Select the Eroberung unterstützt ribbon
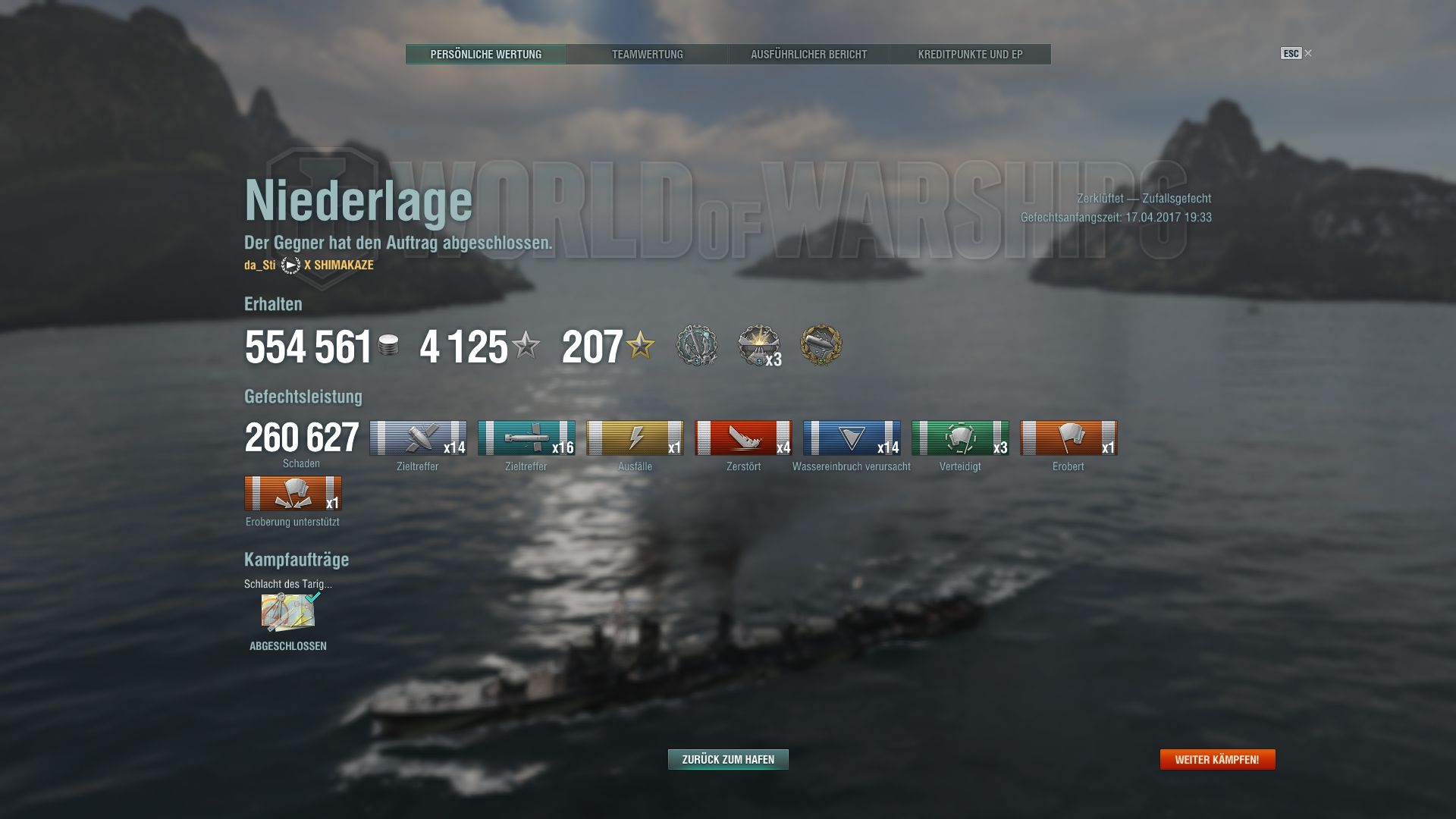 click(x=293, y=494)
